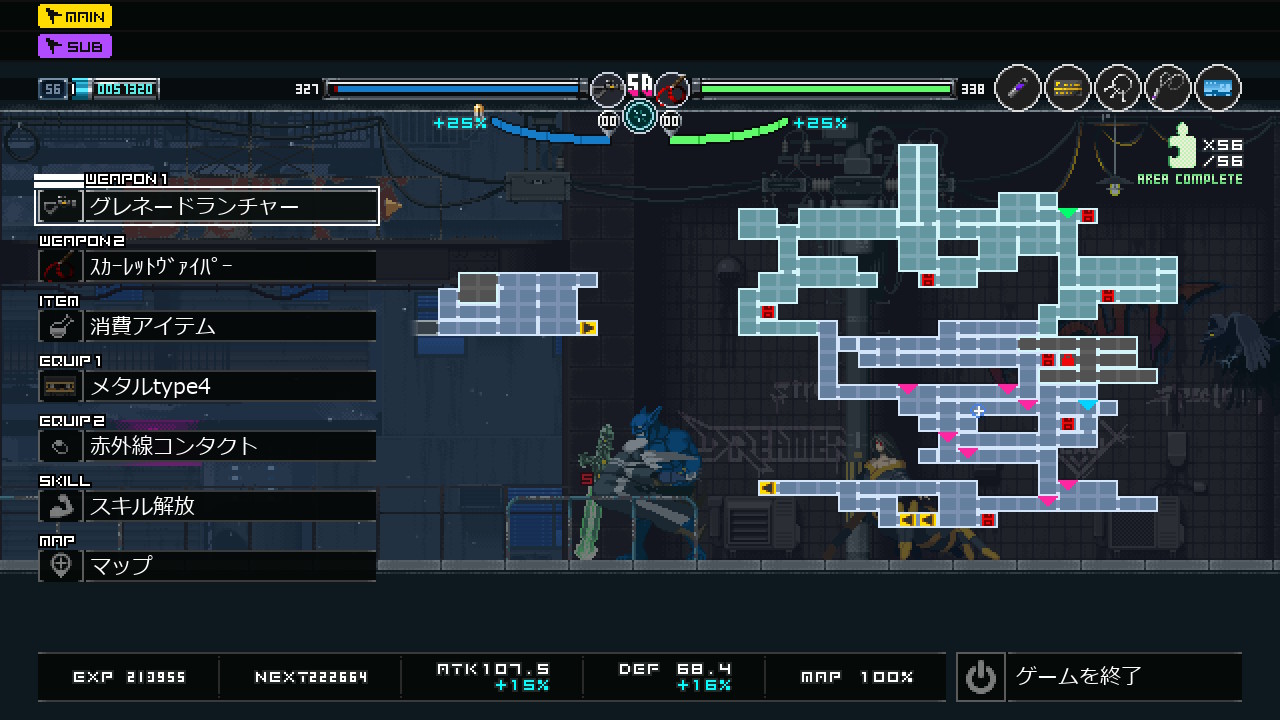This screenshot has width=1280, height=720.
Task: Click the cyan triangle marker on the map
Action: pos(1088,404)
